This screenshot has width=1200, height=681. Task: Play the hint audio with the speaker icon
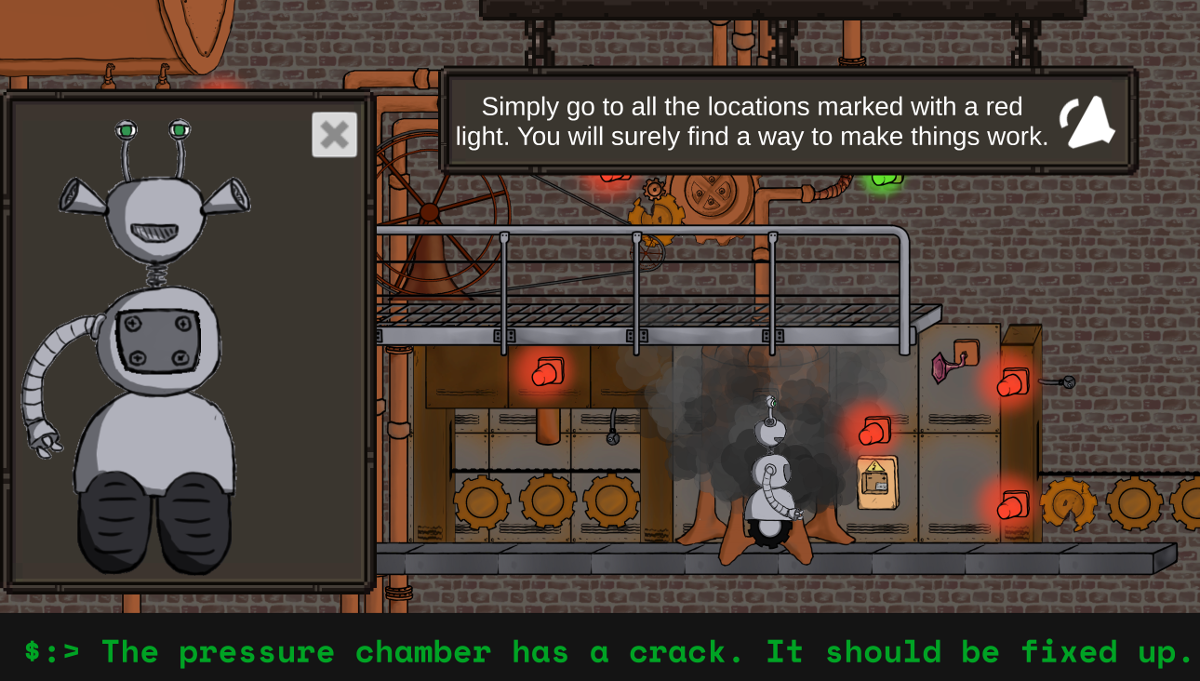[1087, 123]
